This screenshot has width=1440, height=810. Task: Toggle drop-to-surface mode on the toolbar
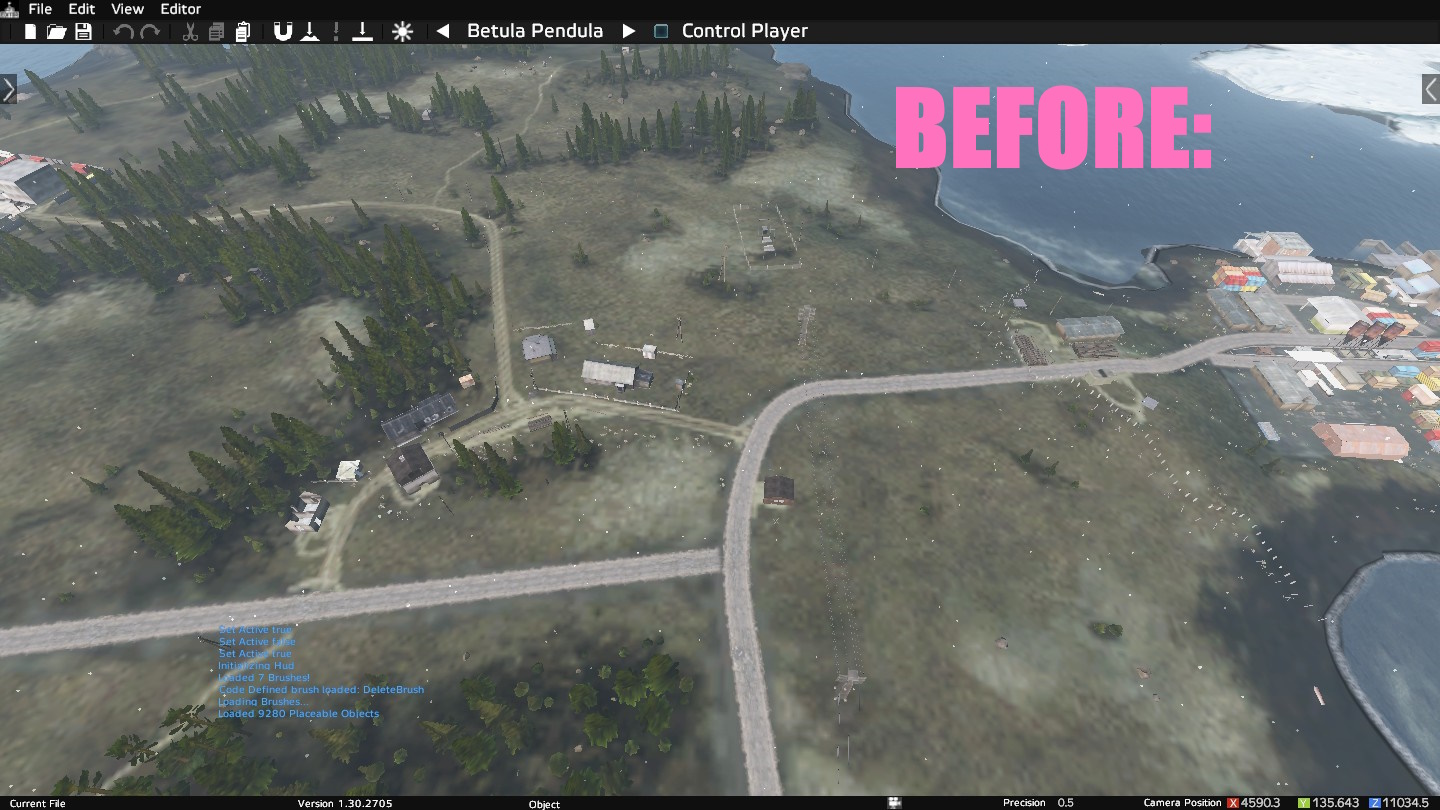point(310,30)
